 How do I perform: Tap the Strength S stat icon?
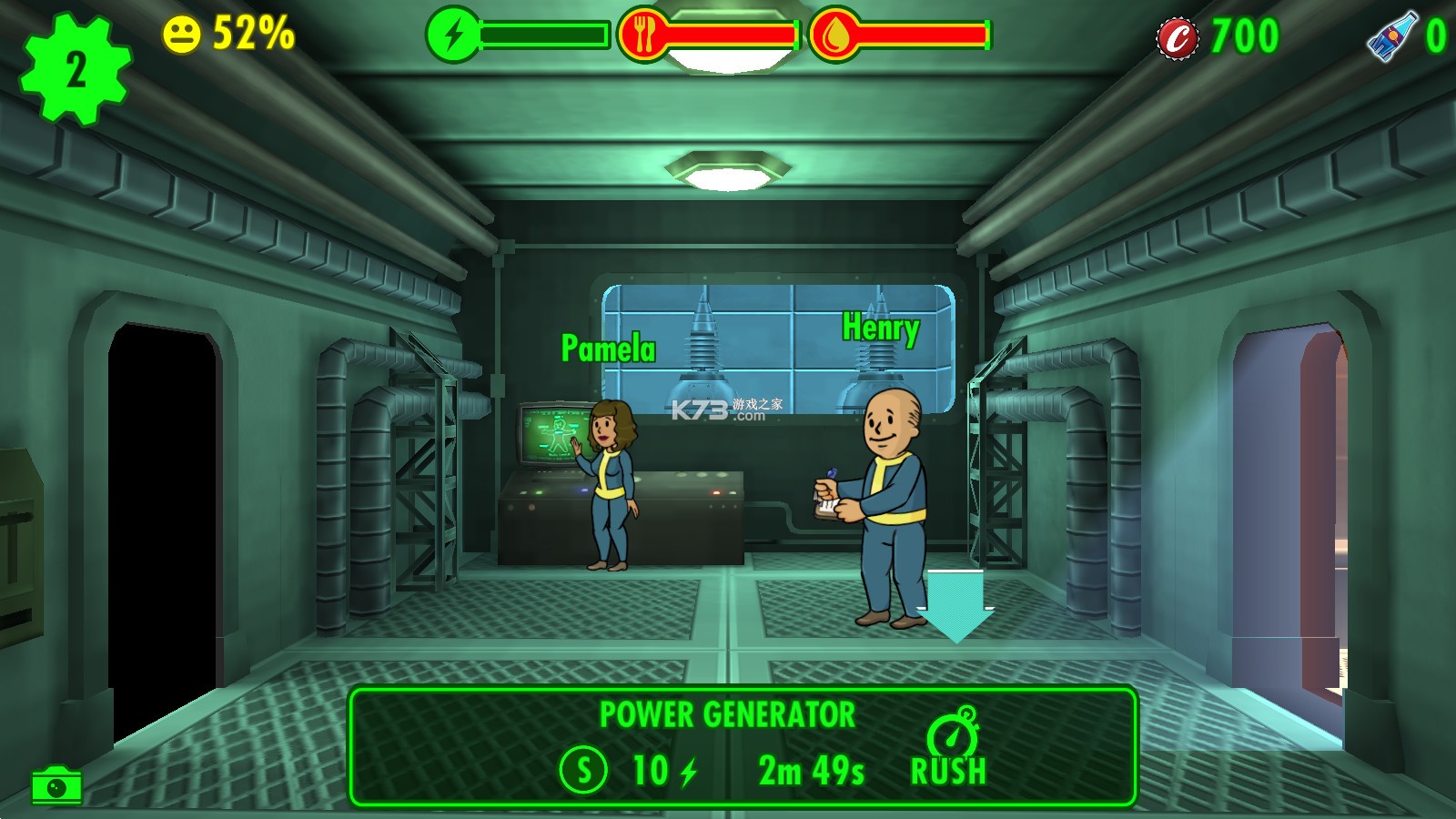coord(583,770)
